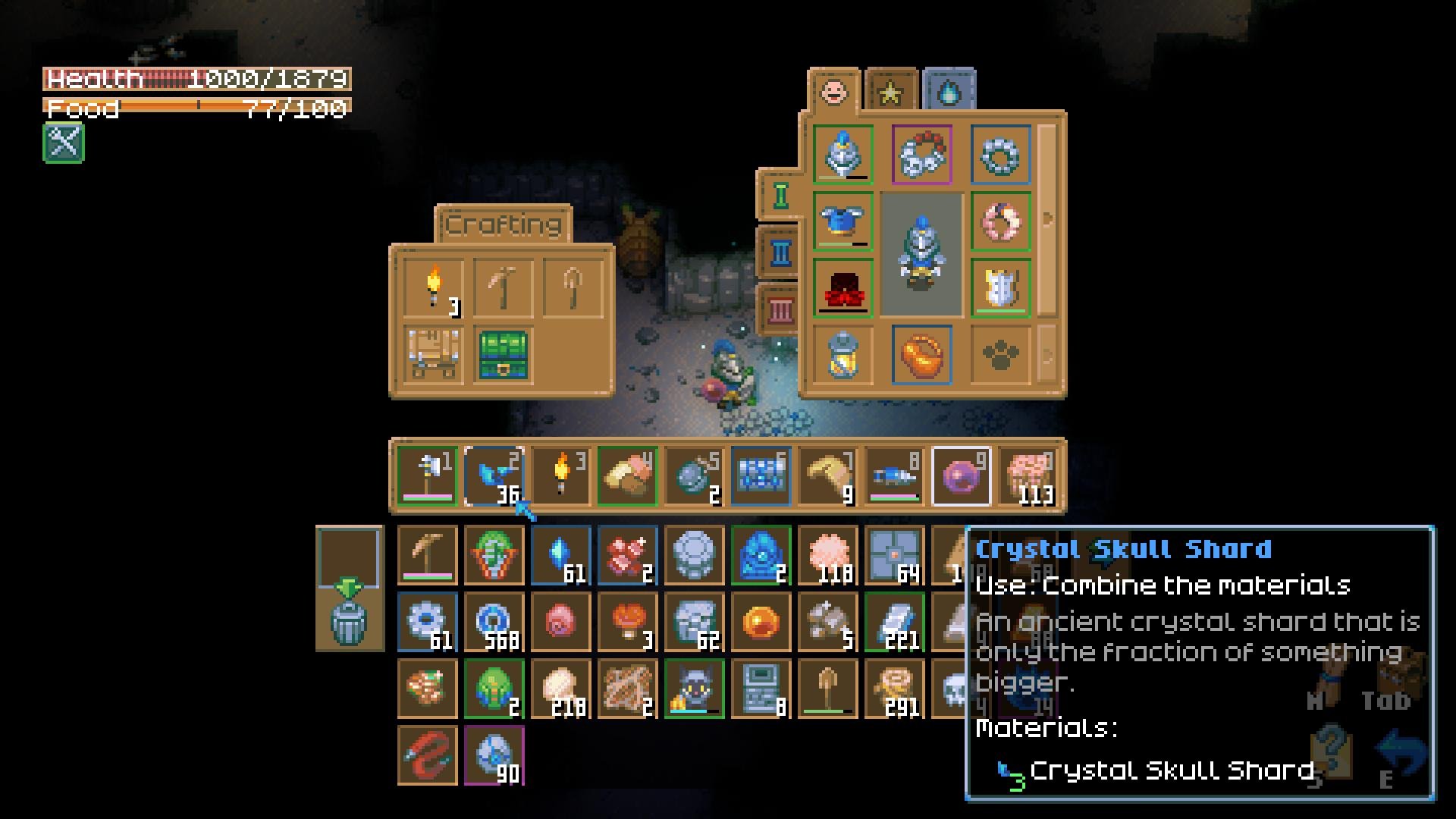Select the torch crafting recipe
Image resolution: width=1456 pixels, height=819 pixels.
433,288
